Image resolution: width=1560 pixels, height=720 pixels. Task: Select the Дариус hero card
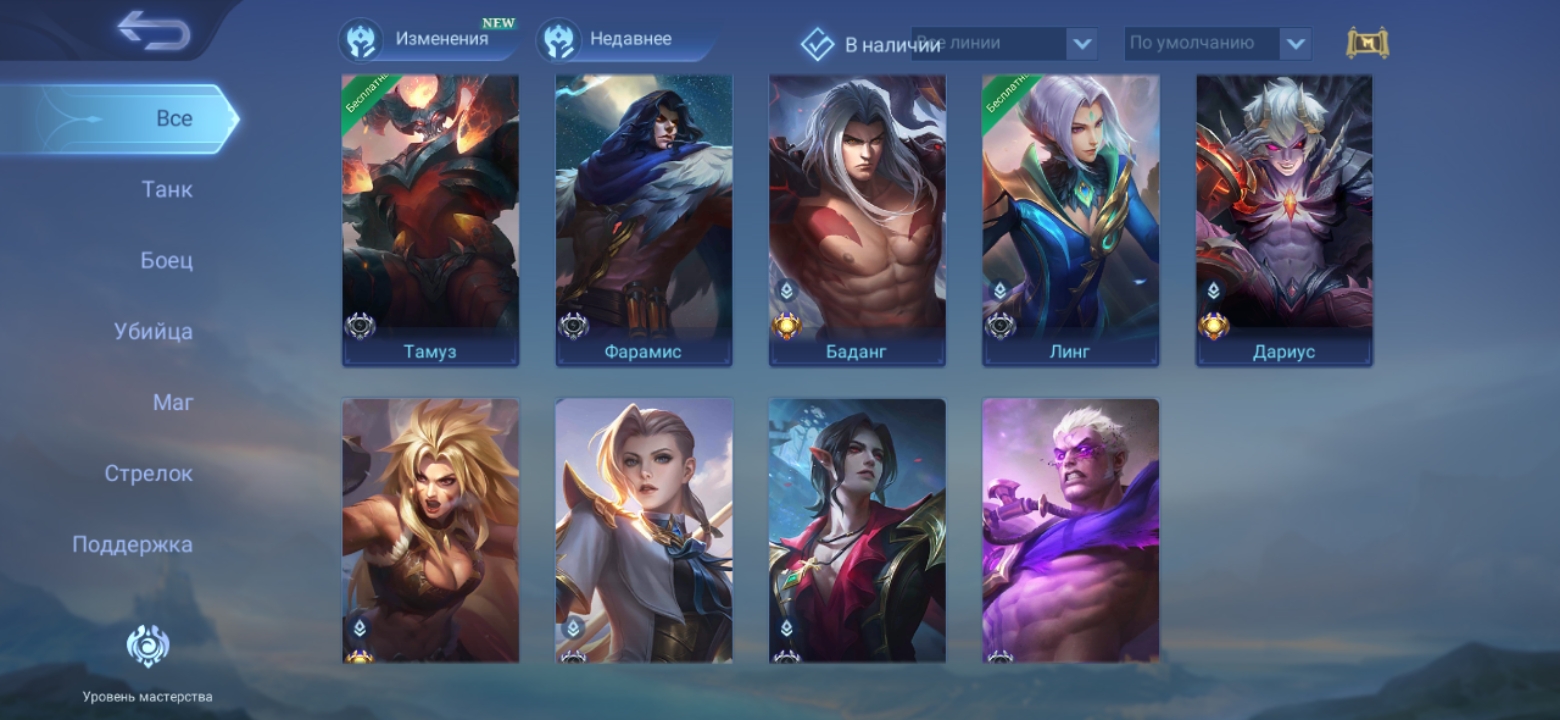click(x=1284, y=220)
